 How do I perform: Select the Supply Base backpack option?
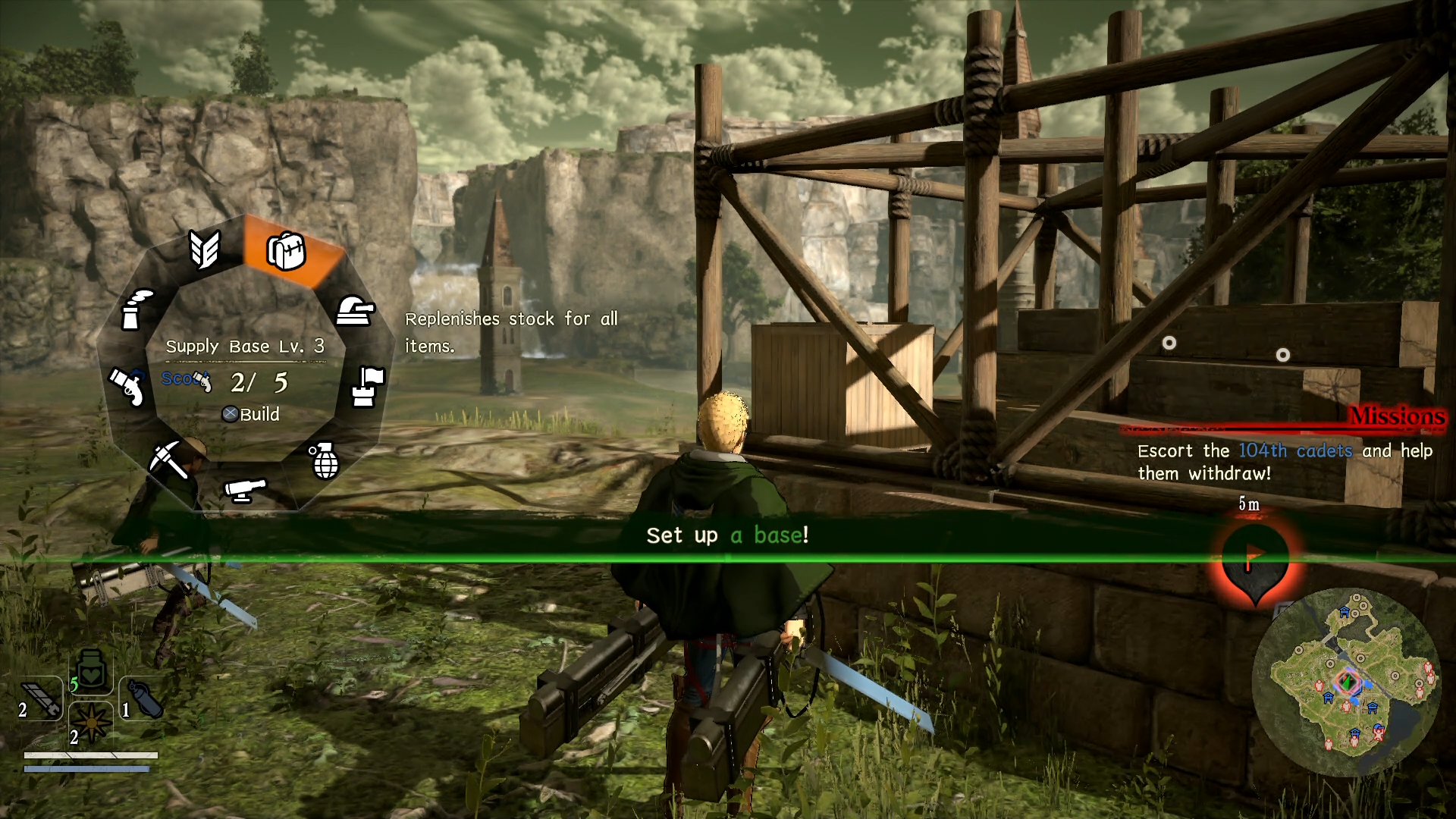pyautogui.click(x=287, y=250)
